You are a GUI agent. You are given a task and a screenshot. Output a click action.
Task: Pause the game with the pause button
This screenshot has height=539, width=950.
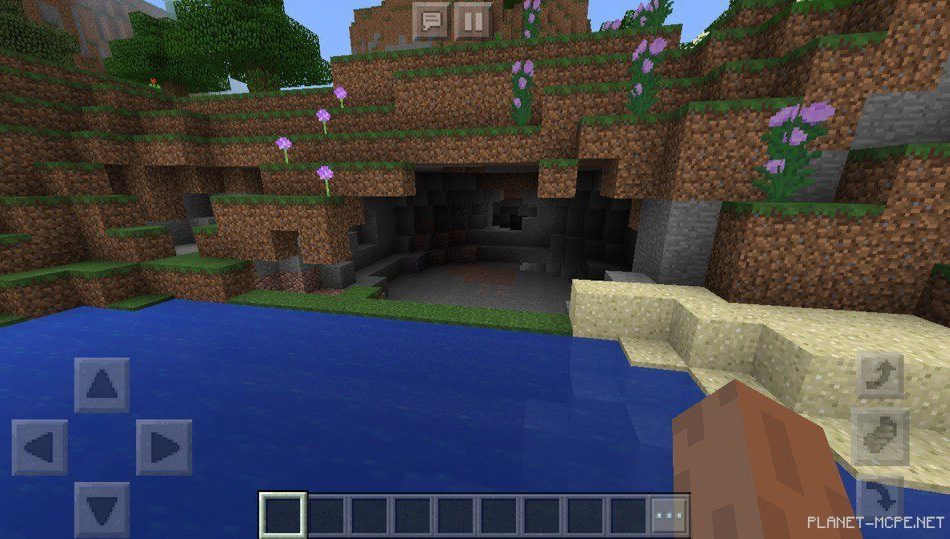[x=472, y=21]
